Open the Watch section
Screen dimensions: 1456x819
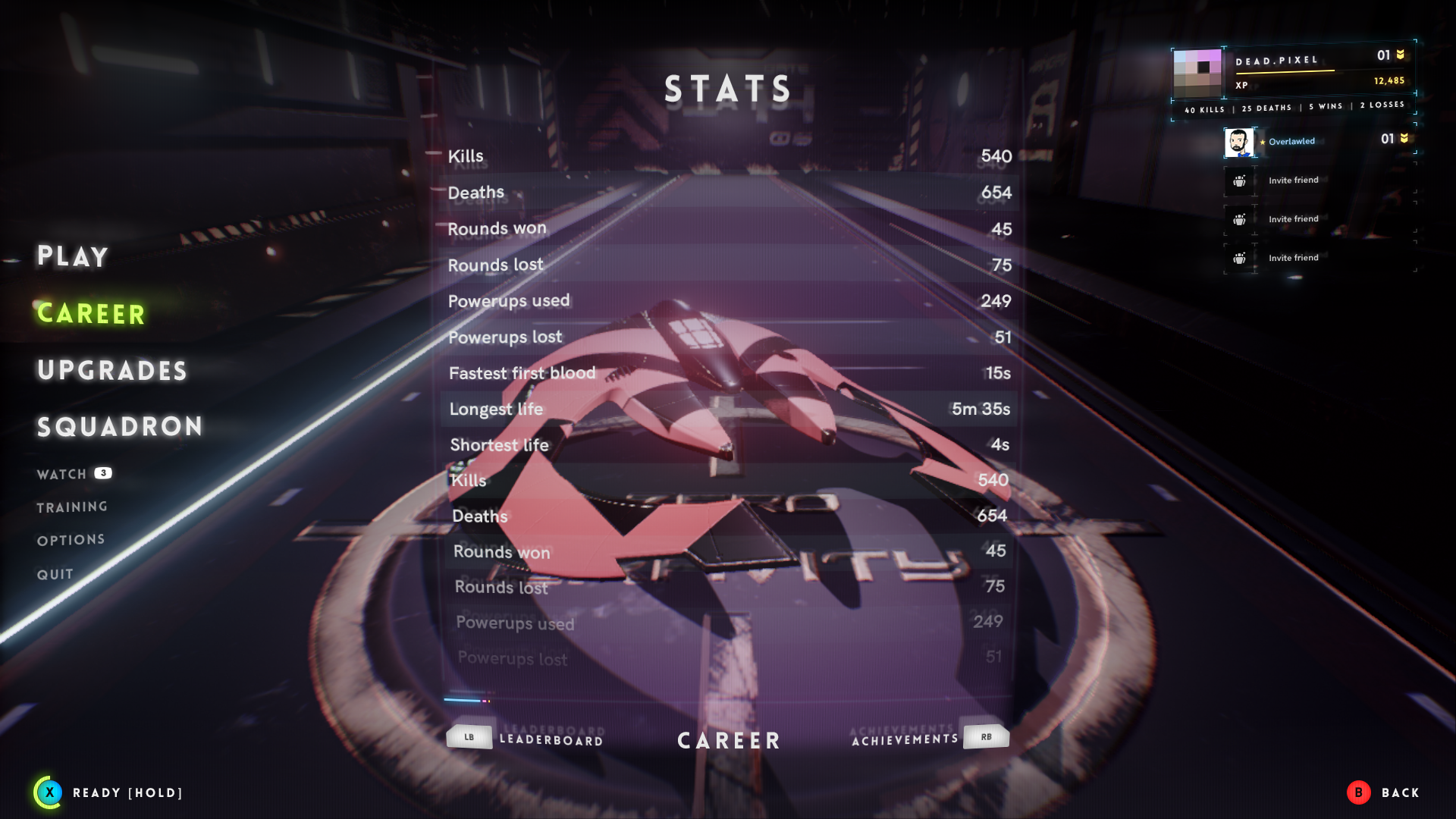pyautogui.click(x=62, y=474)
